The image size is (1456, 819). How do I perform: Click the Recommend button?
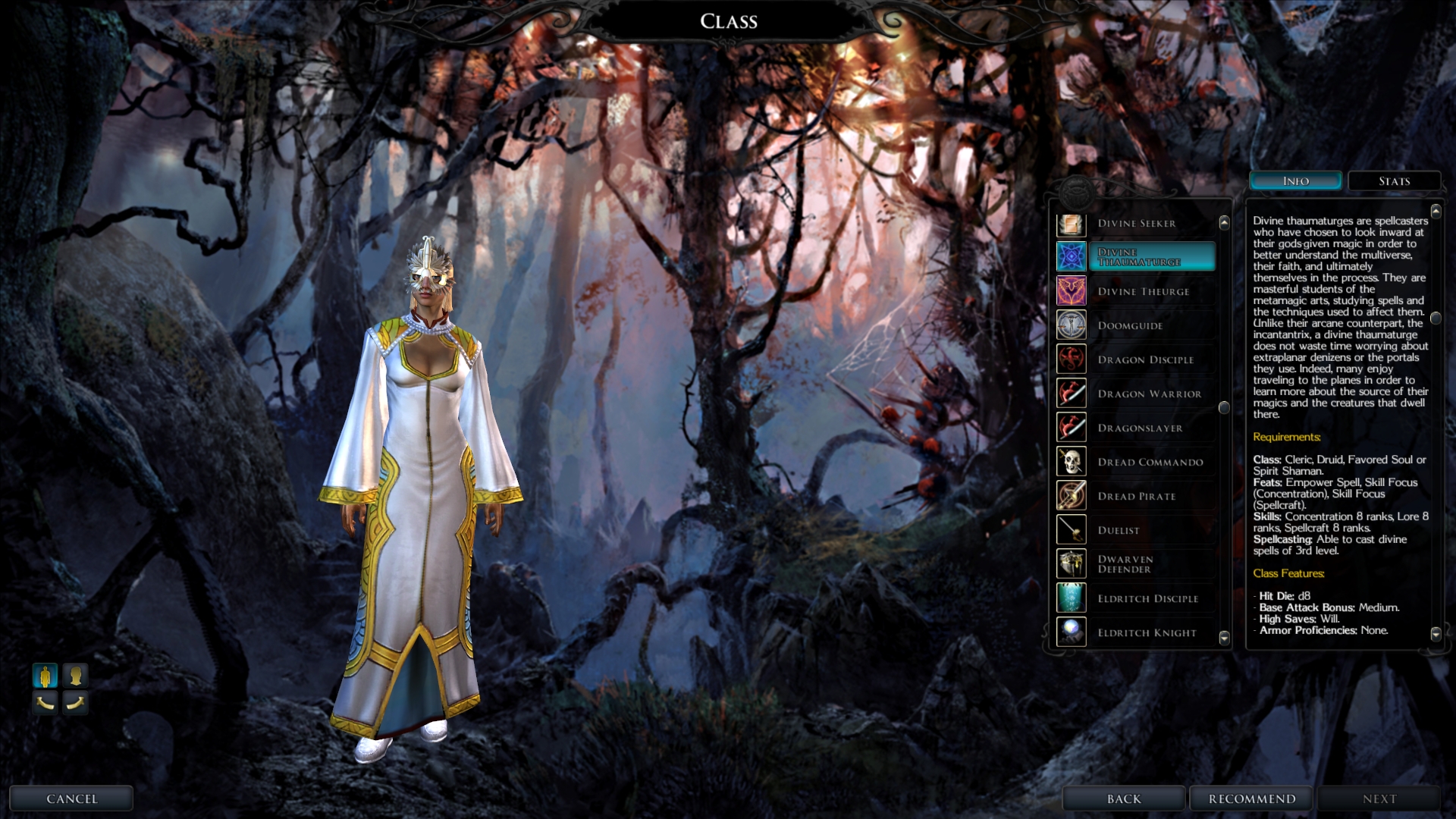(x=1252, y=799)
